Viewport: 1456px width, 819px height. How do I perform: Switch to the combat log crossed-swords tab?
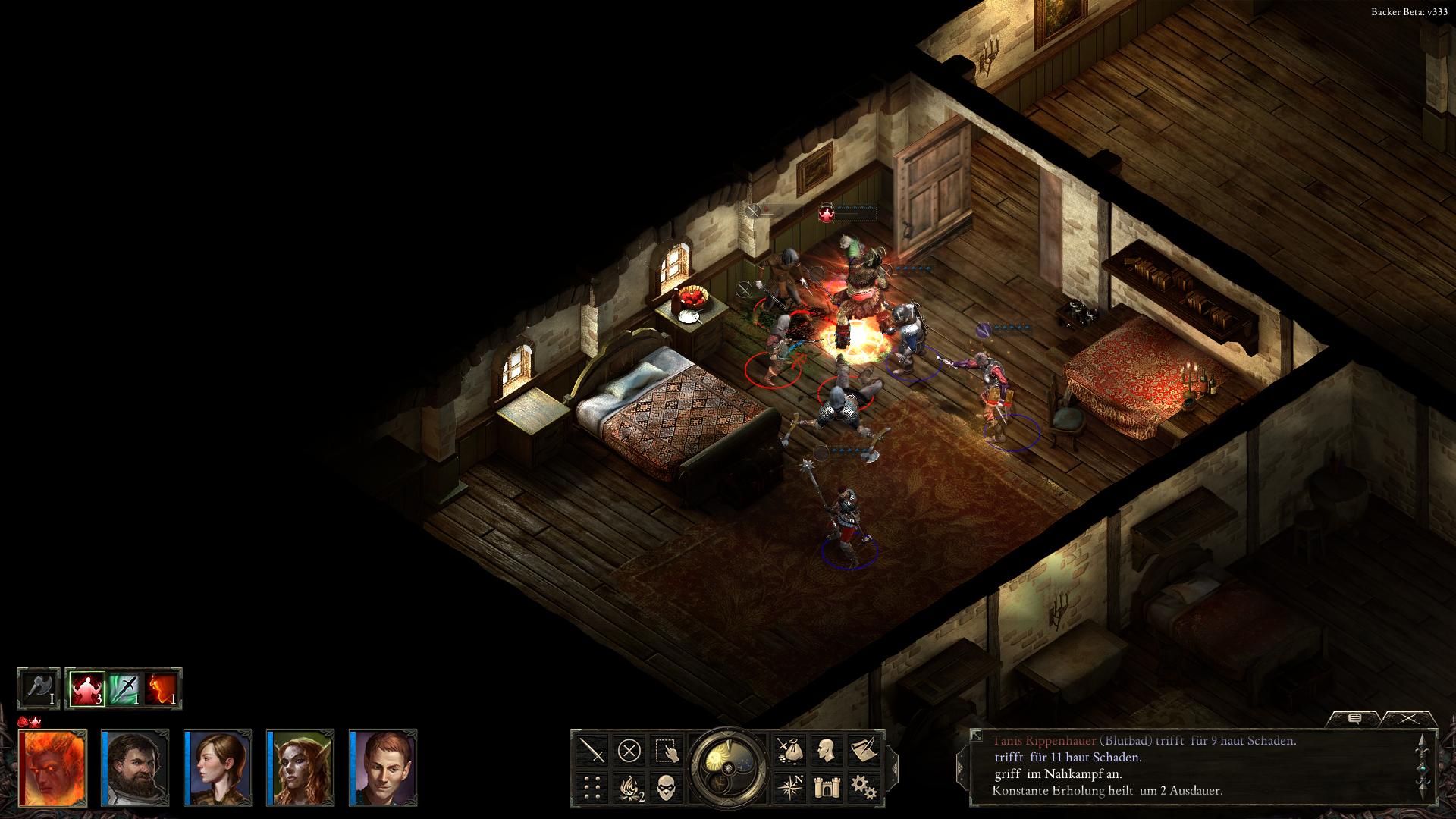point(1409,718)
